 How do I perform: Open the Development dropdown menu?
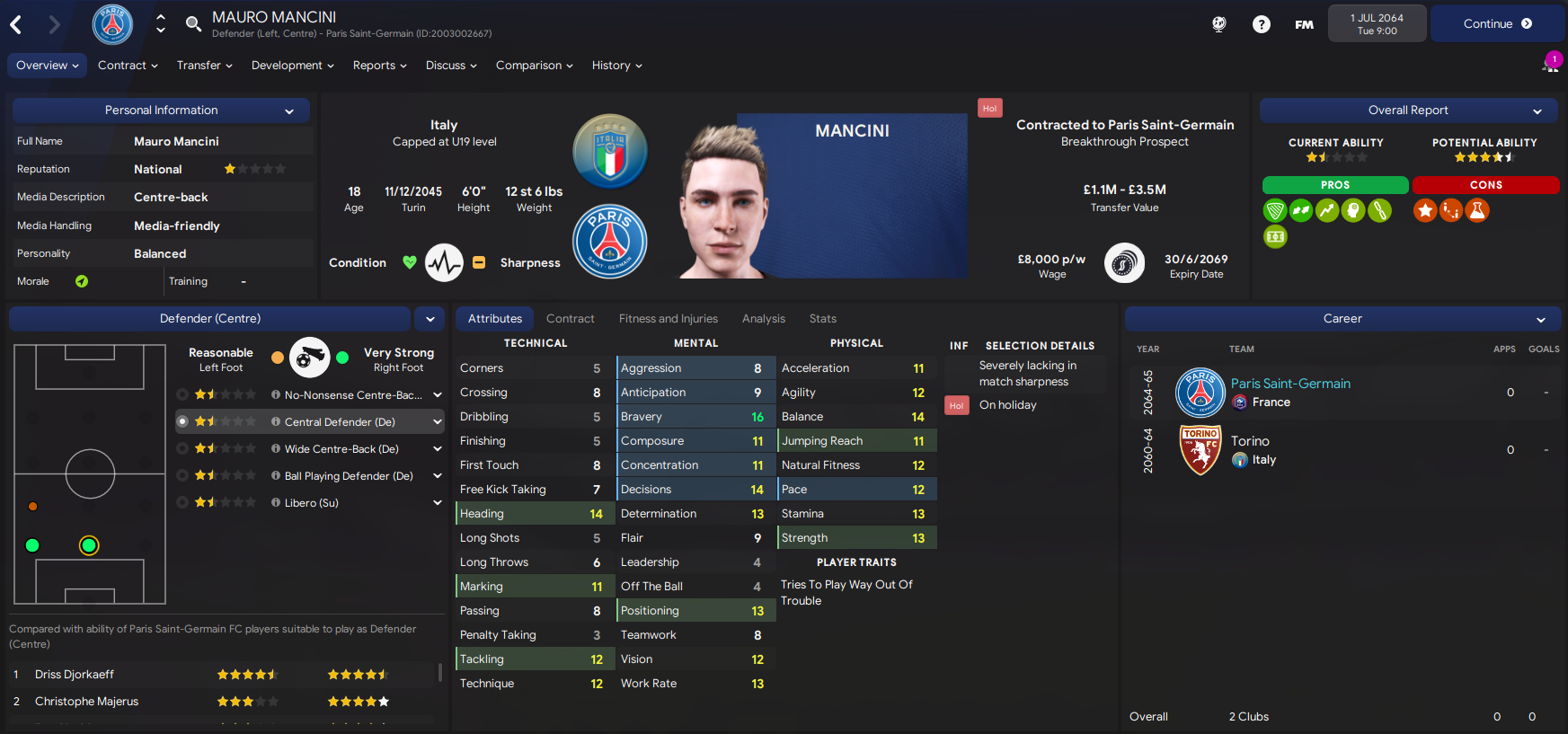(292, 66)
